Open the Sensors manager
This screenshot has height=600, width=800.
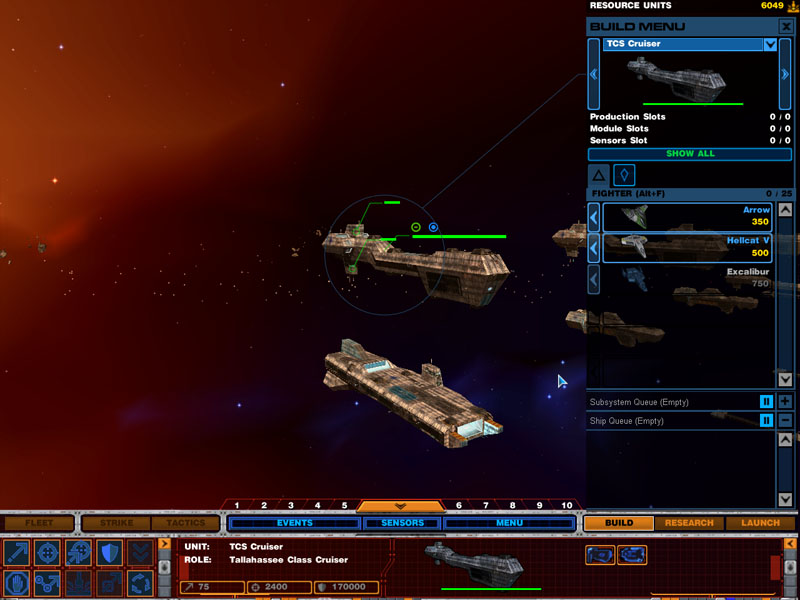tap(401, 523)
